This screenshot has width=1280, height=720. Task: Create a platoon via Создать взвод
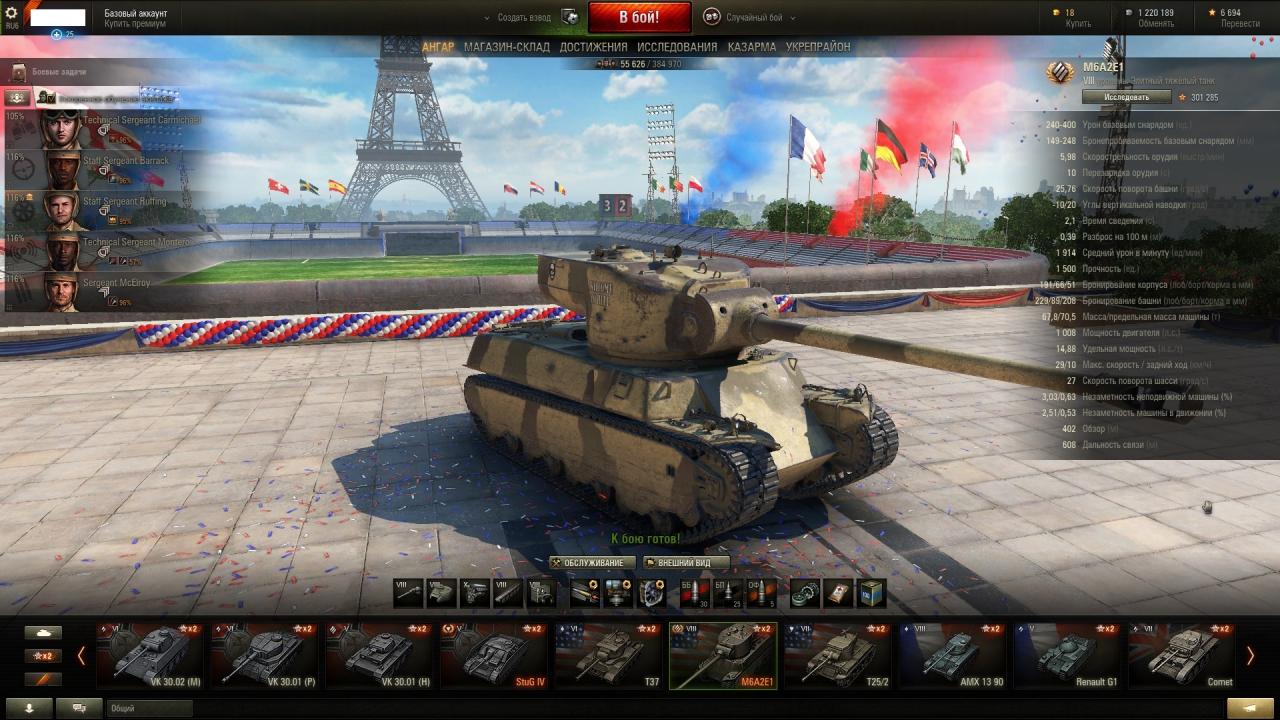tap(525, 17)
